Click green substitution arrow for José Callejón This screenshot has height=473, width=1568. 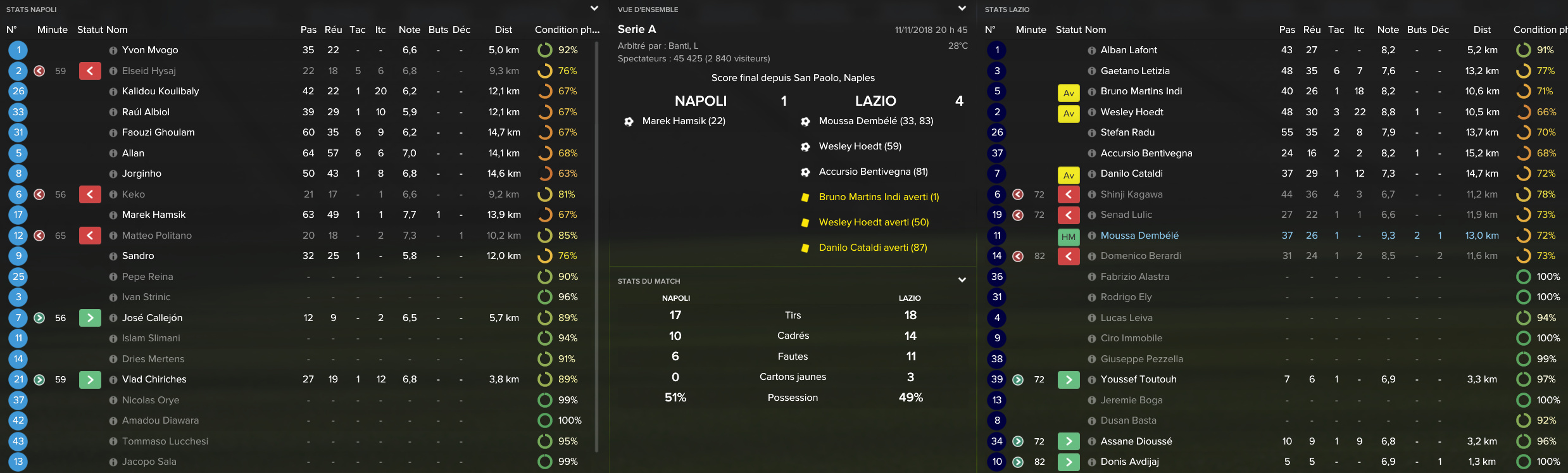tap(90, 318)
